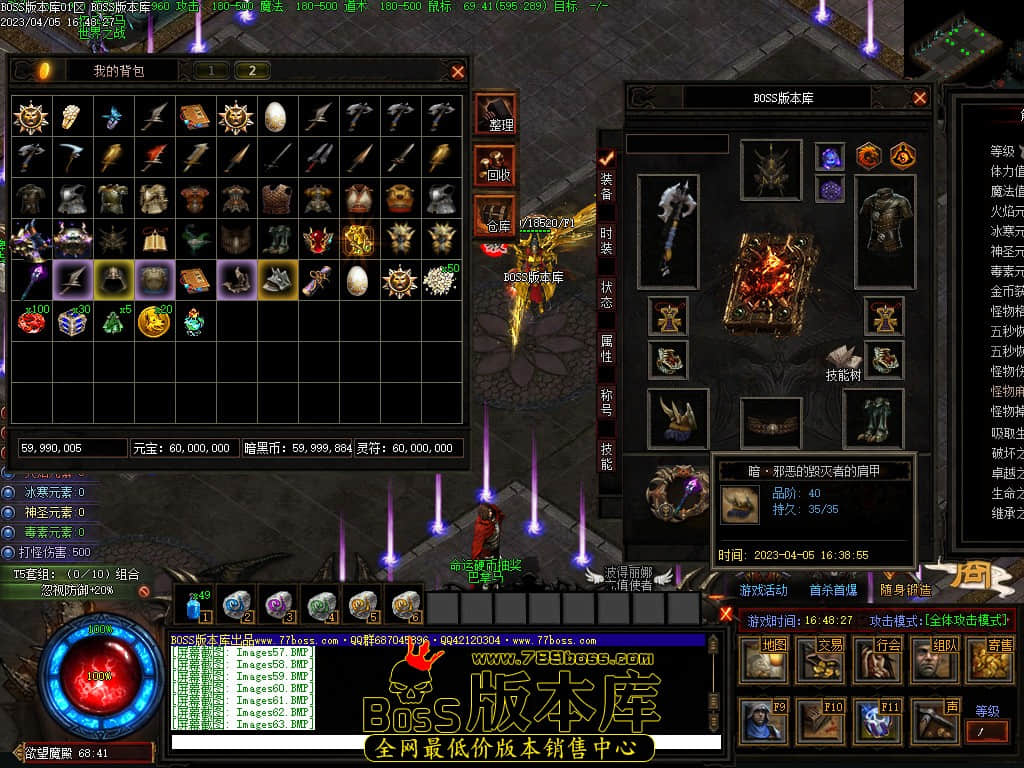
Task: Select the gold coin stack x20
Action: pyautogui.click(x=153, y=321)
